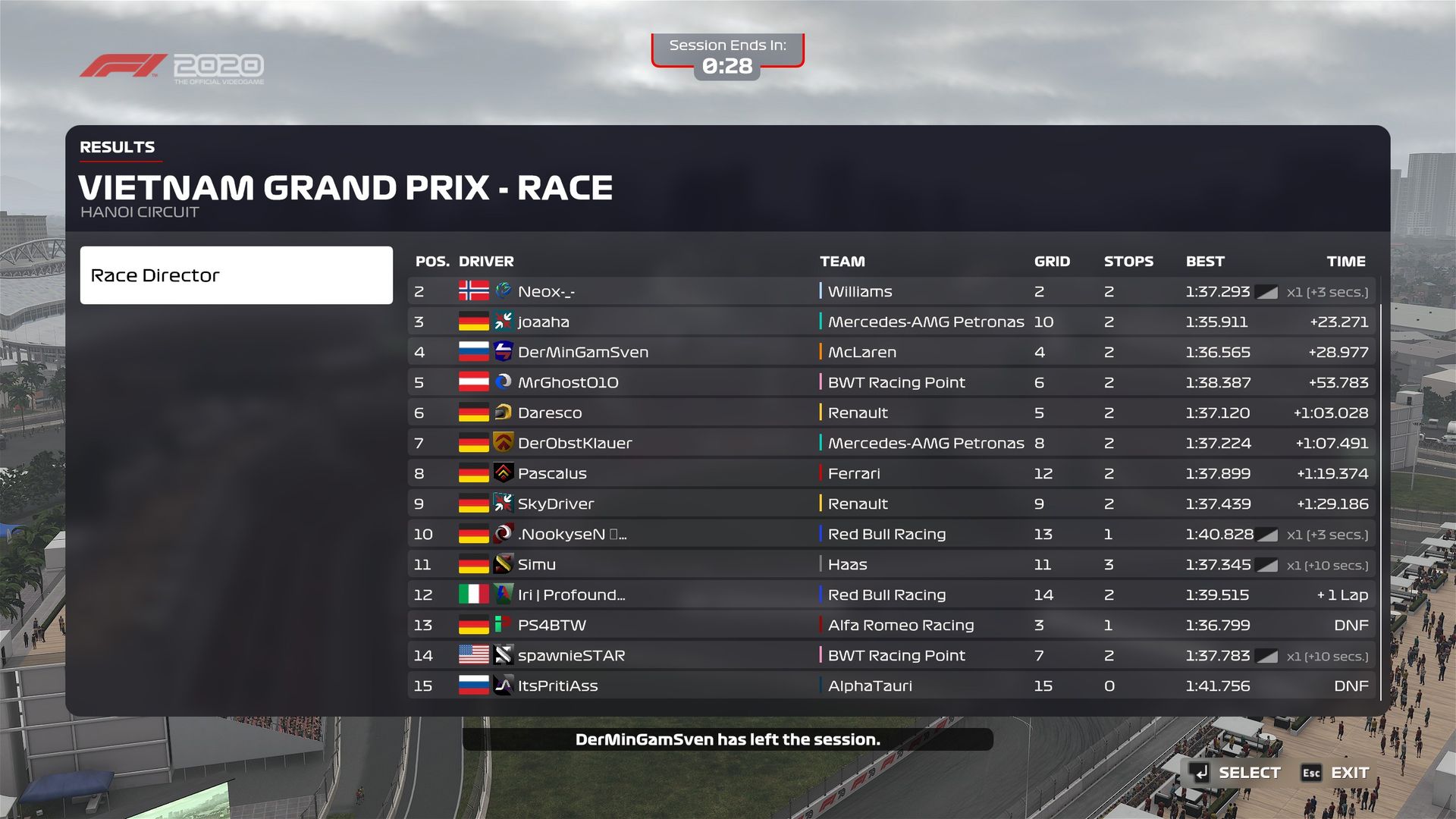Select MrGhost010 in the results list
The image size is (1456, 819).
pos(891,382)
